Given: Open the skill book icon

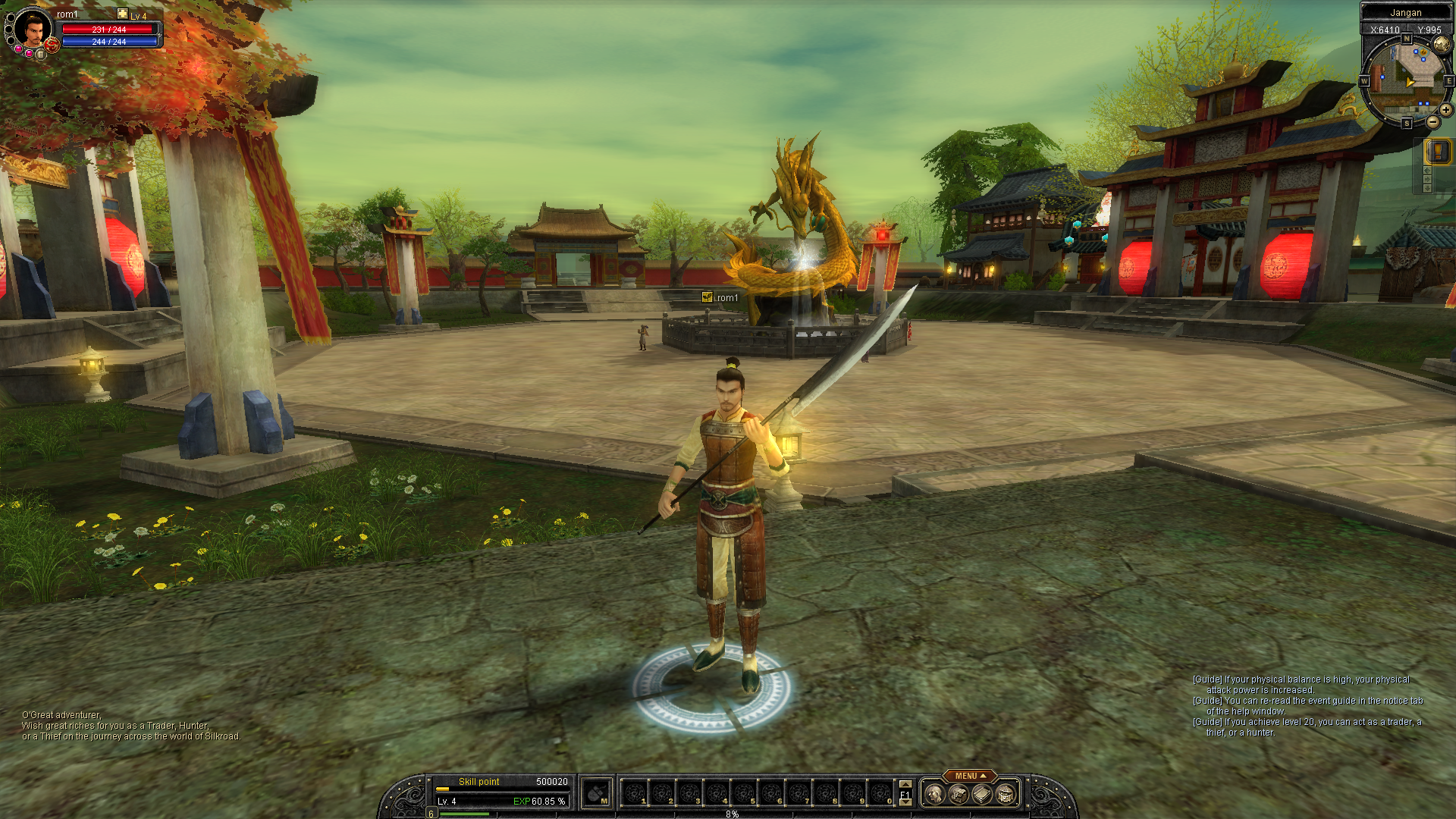Looking at the screenshot, I should [981, 794].
